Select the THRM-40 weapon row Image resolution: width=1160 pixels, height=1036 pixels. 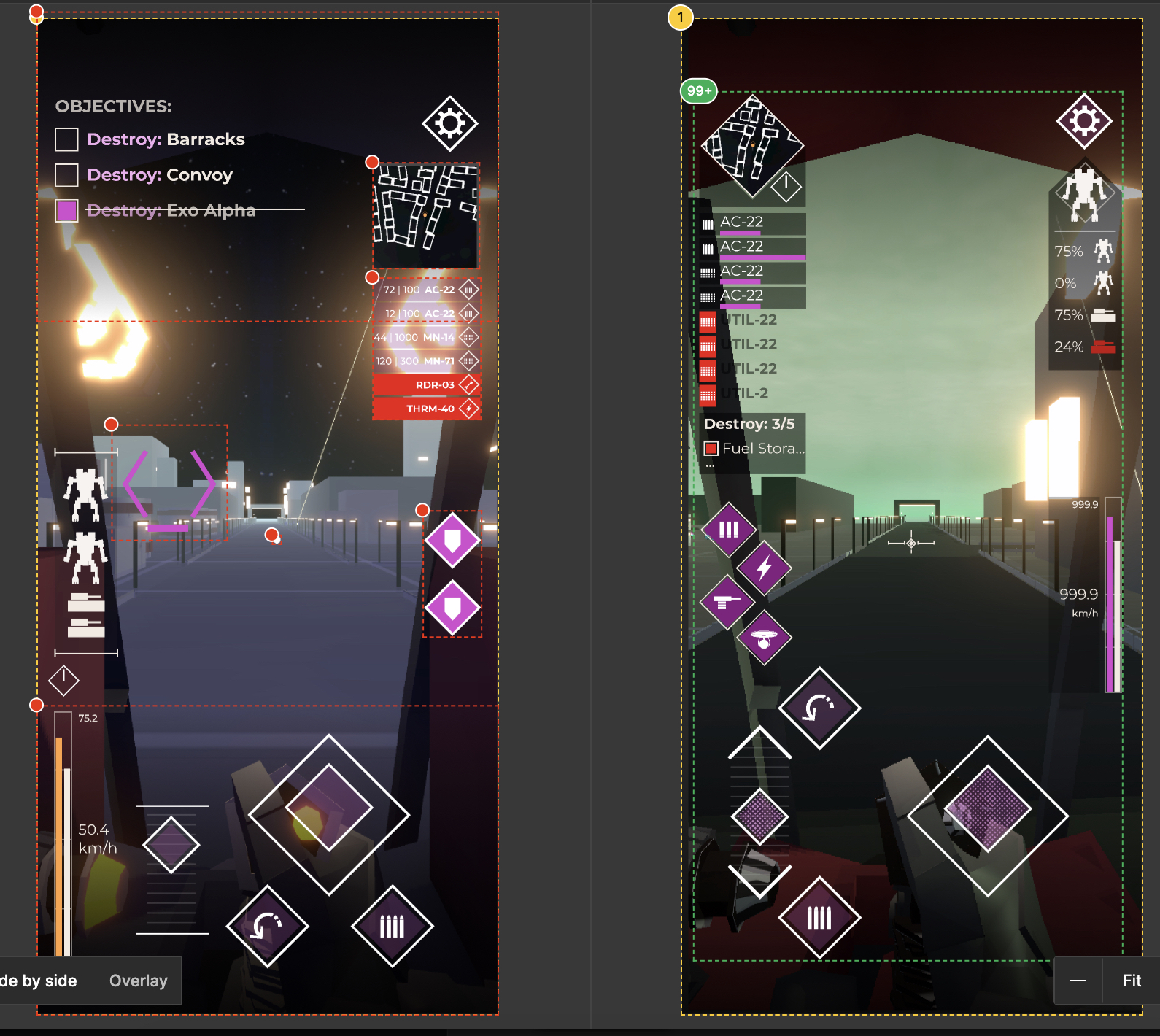pos(427,409)
